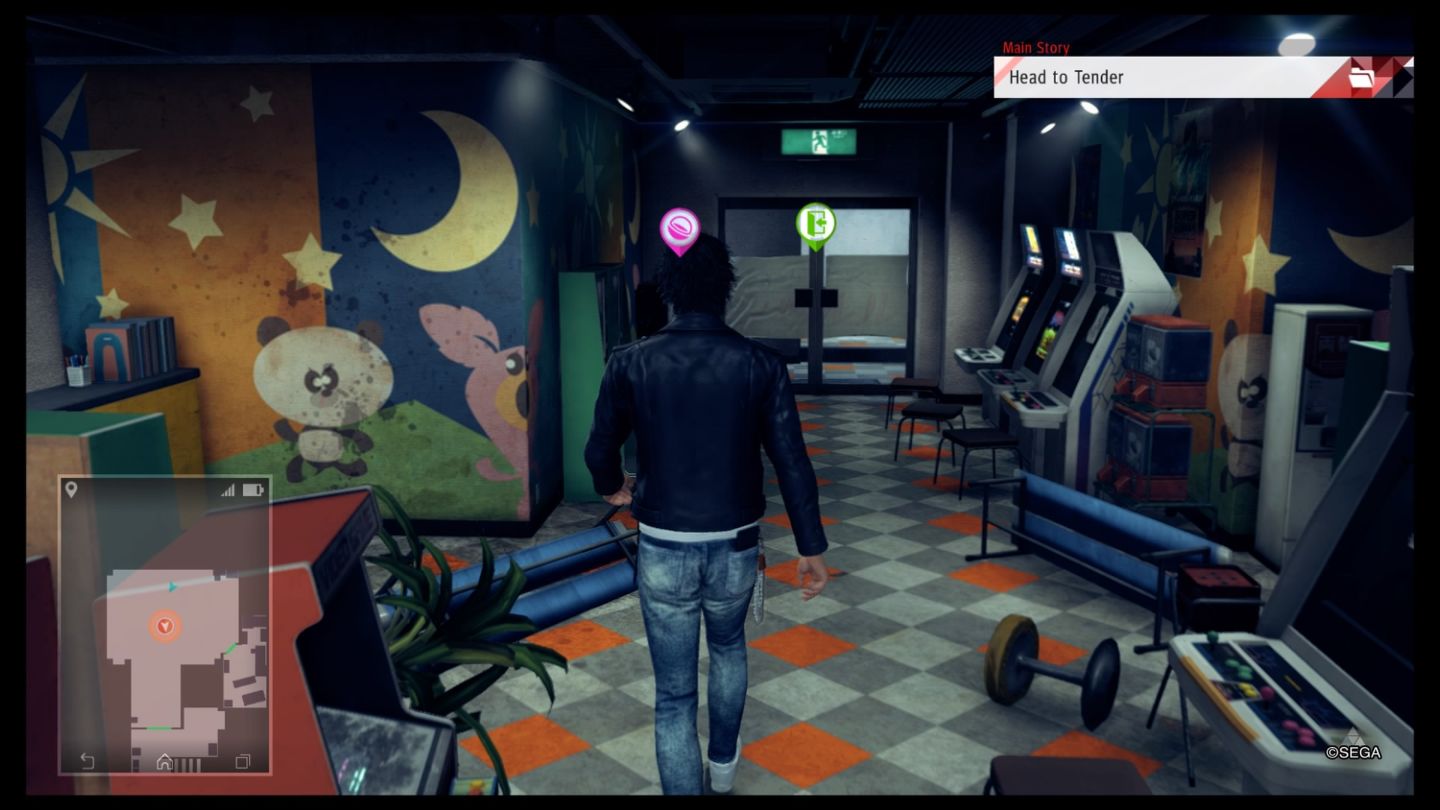Tap the recent-apps squares icon on the phone minimap

[242, 761]
